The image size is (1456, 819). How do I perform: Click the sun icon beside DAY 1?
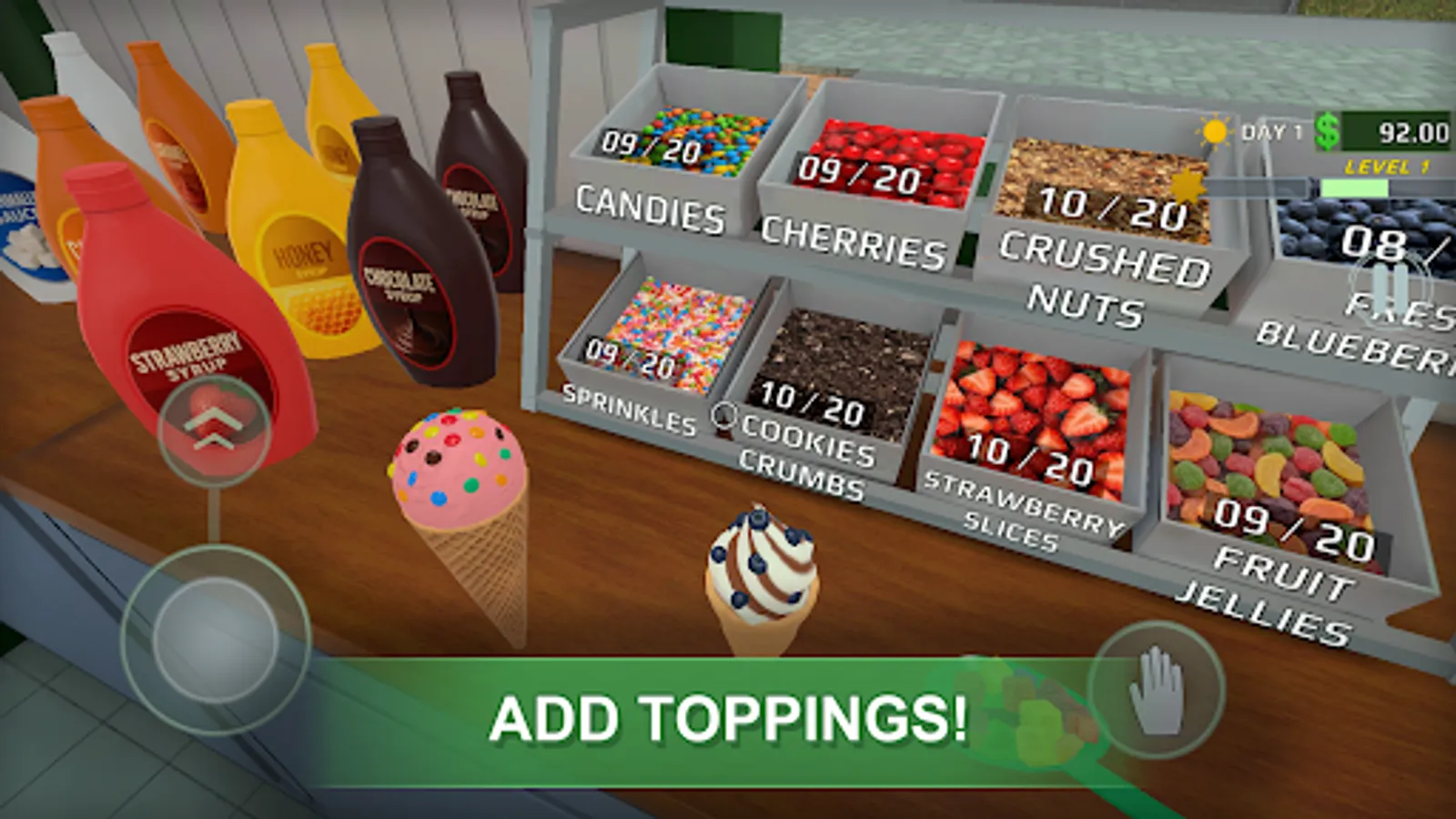[1213, 131]
